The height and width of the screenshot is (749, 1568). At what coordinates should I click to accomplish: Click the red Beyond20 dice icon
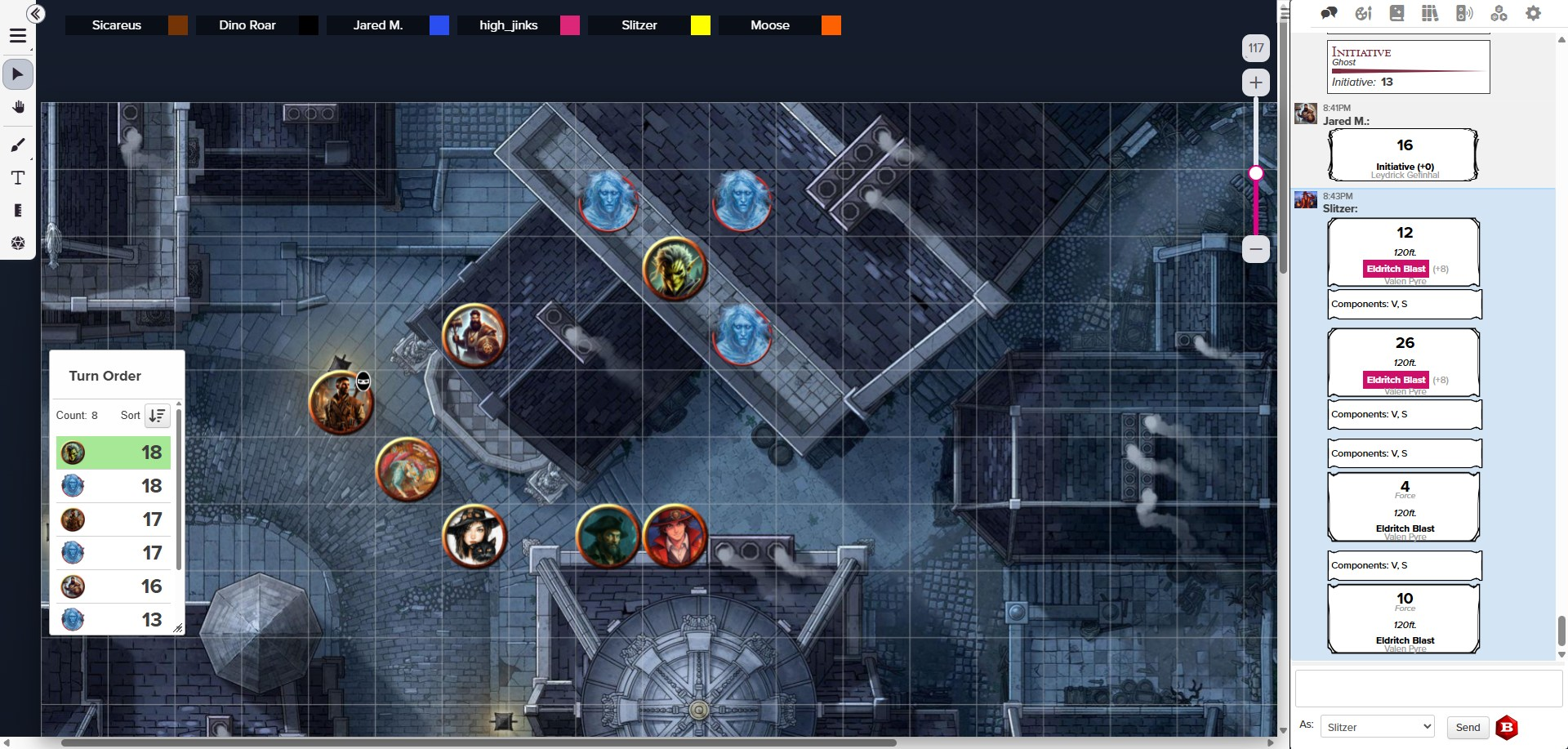click(x=1507, y=727)
